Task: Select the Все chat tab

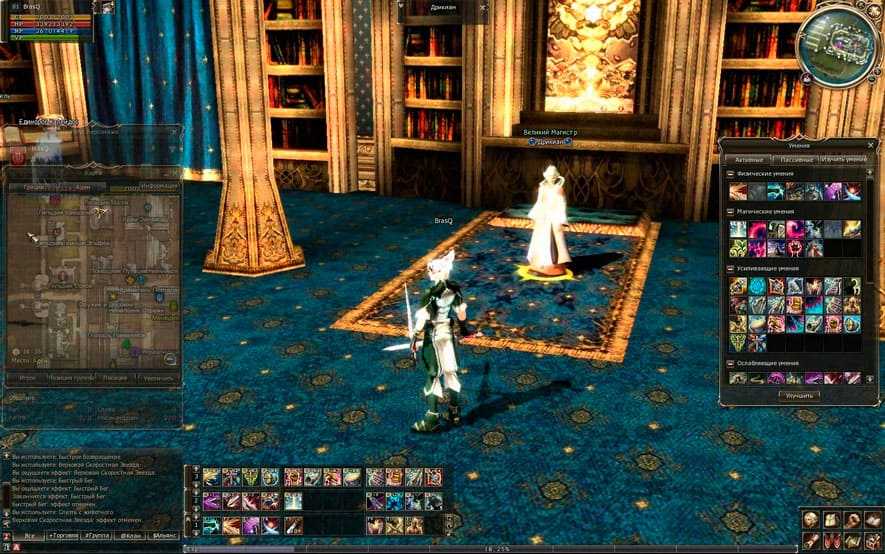Action: pos(30,536)
